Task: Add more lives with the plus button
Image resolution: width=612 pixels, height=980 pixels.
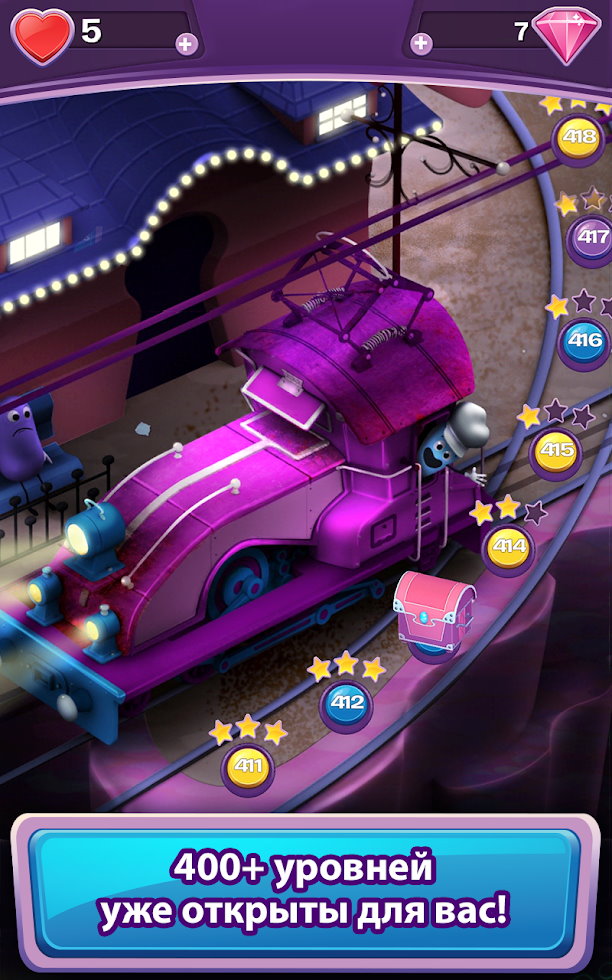Action: 185,43
